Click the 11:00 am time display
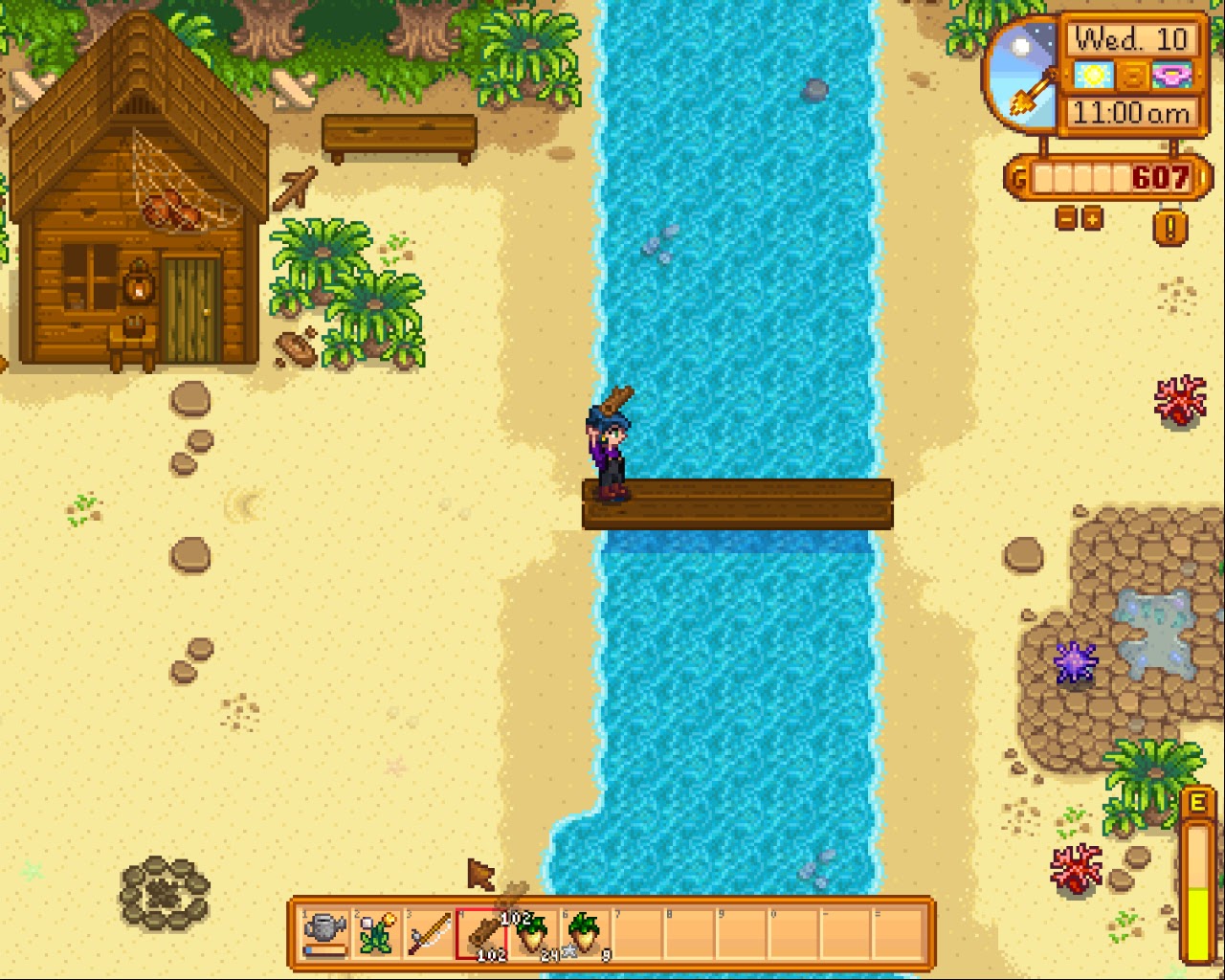The image size is (1225, 980). (1131, 115)
